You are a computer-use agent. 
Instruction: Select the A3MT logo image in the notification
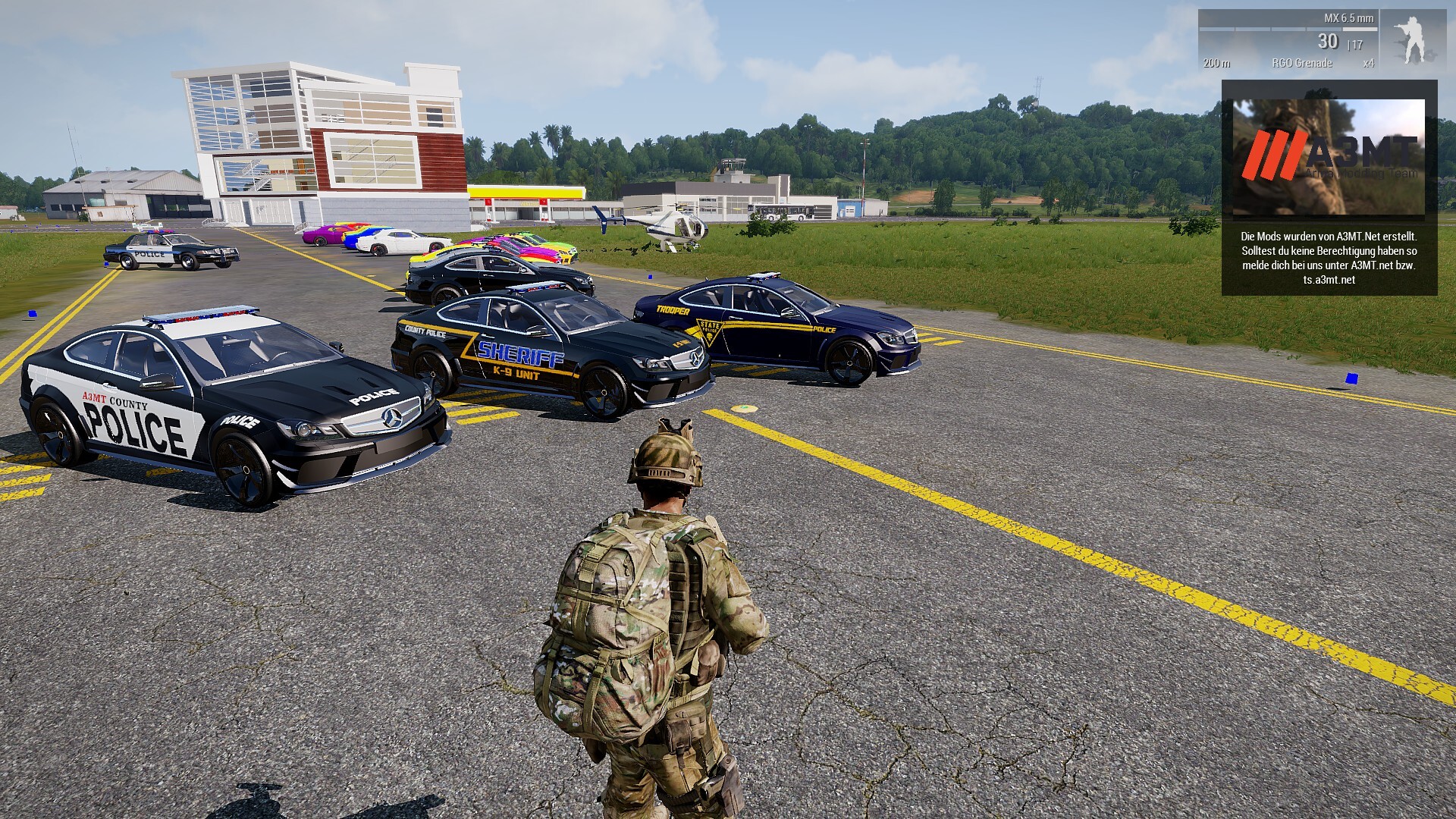tap(1329, 157)
